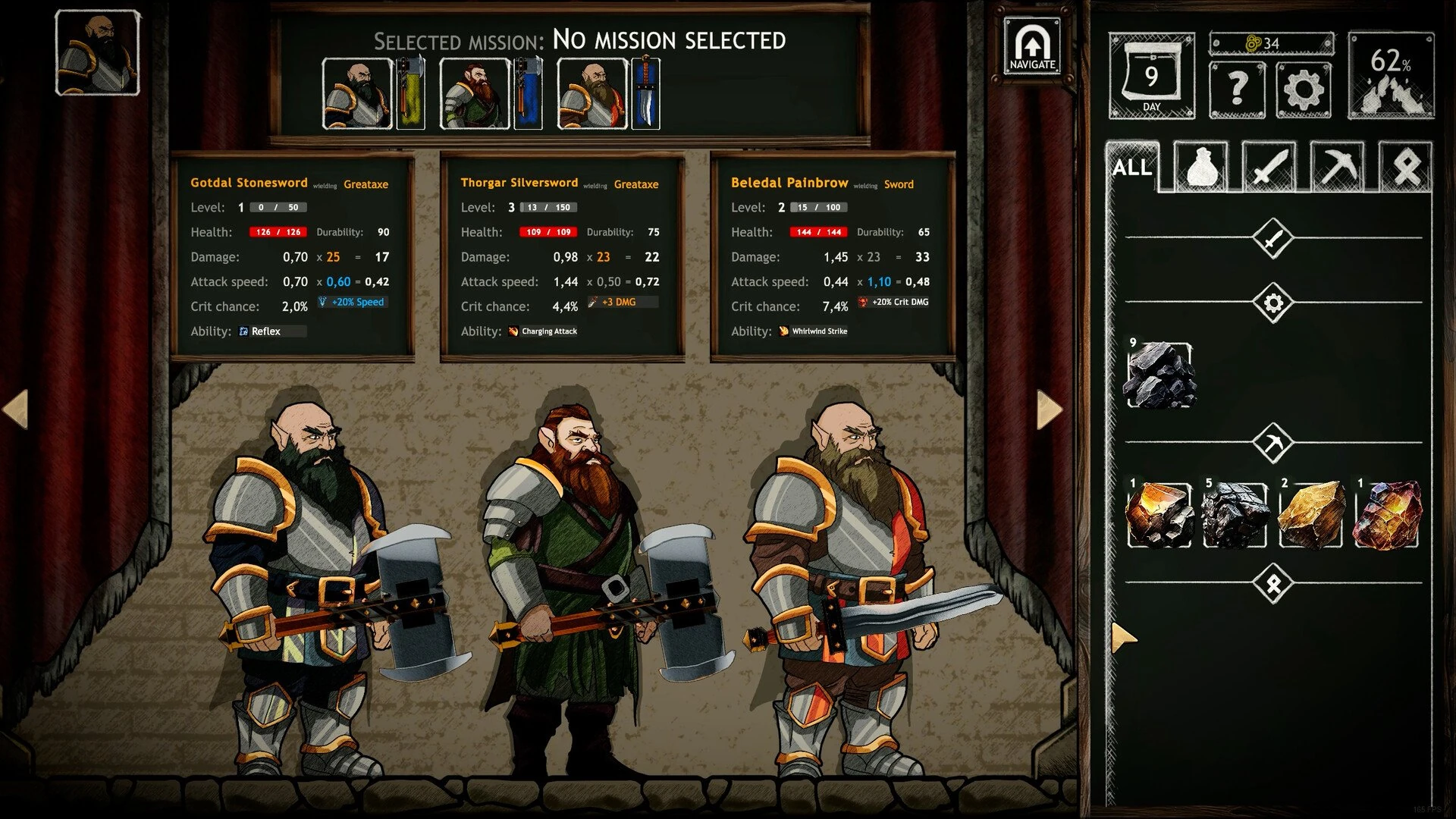Open the game settings gear icon

[1303, 89]
